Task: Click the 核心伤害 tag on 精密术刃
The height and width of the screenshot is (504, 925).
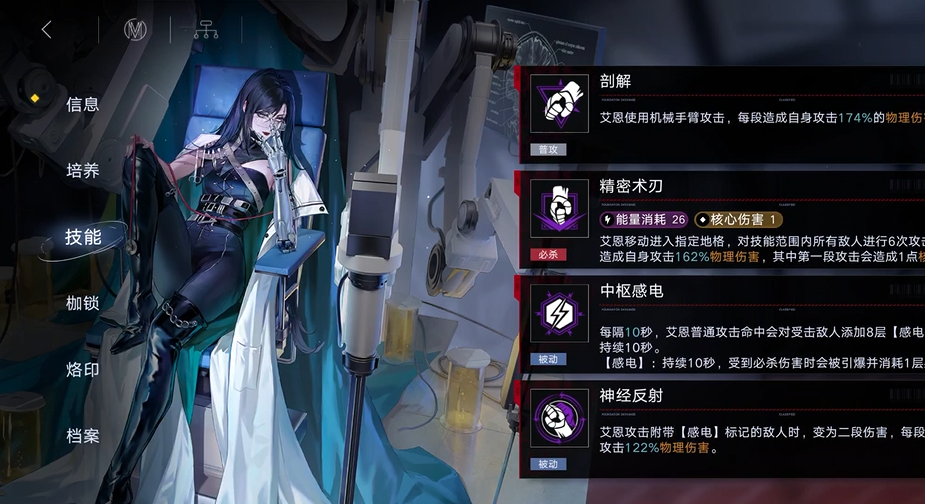Action: click(739, 219)
